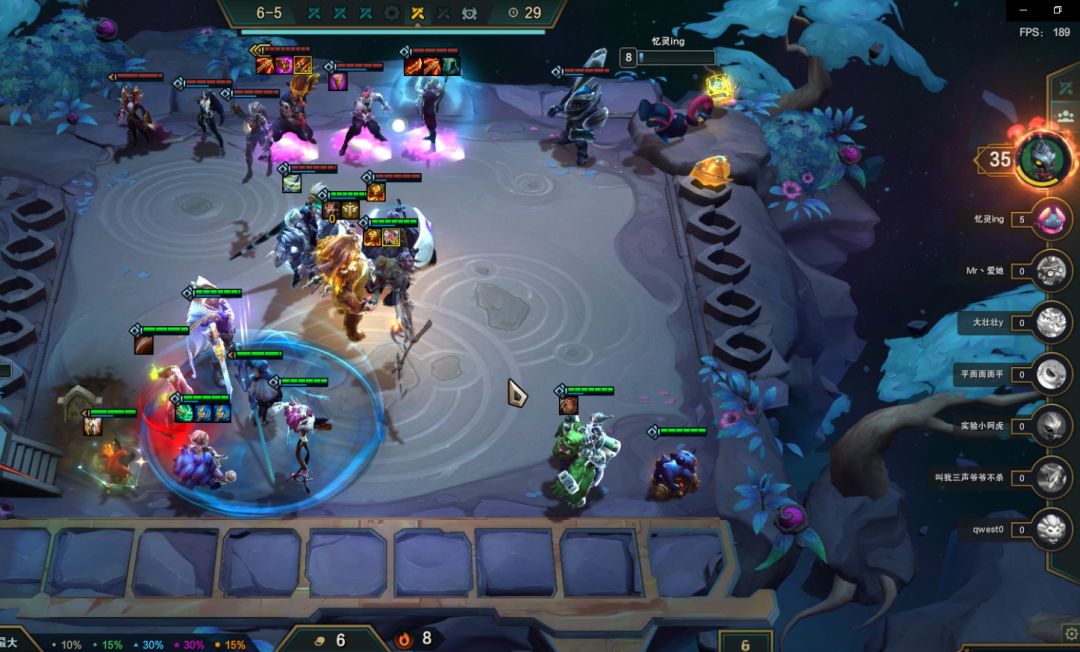Restore the game window using the title bar button
1080x652 pixels.
point(1057,9)
